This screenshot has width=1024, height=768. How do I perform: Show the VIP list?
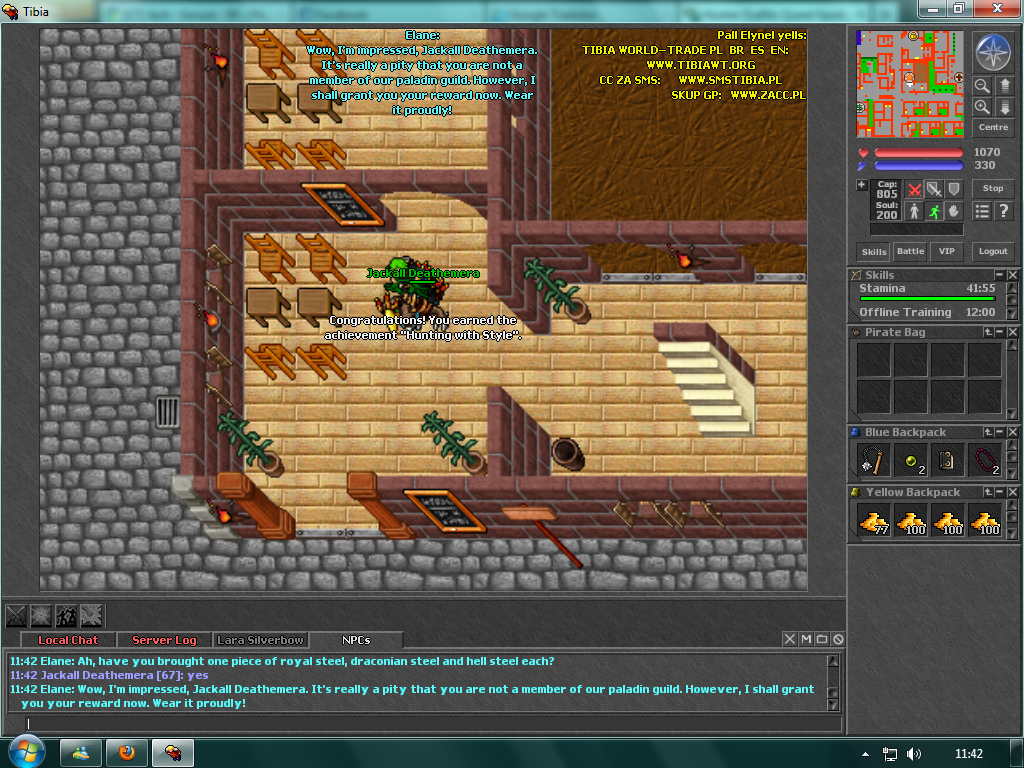tap(945, 252)
